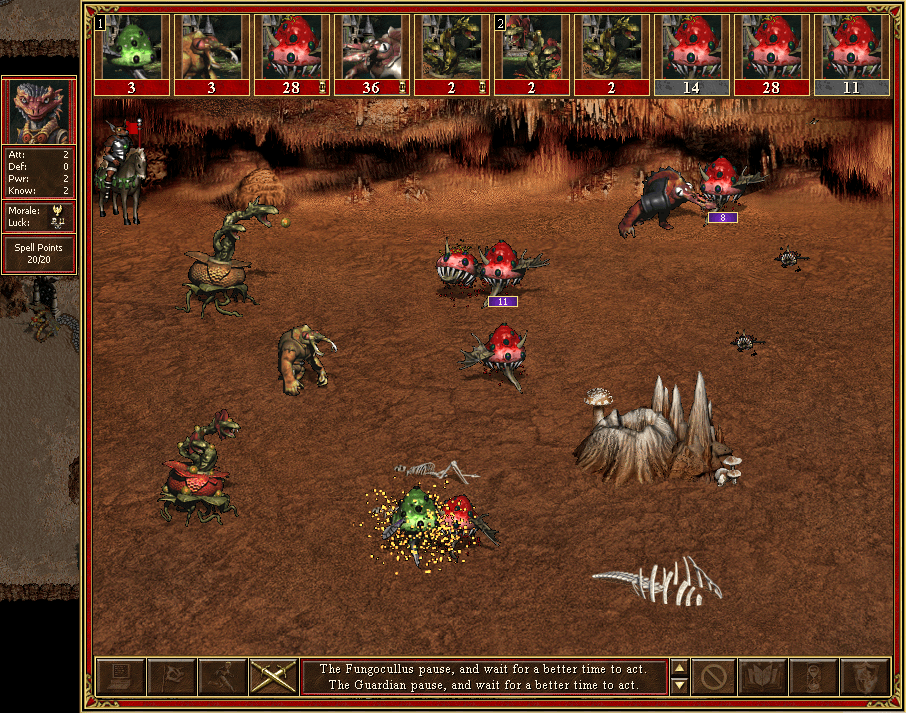906x713 pixels.
Task: Click the surrender flag button
Action: [x=171, y=677]
